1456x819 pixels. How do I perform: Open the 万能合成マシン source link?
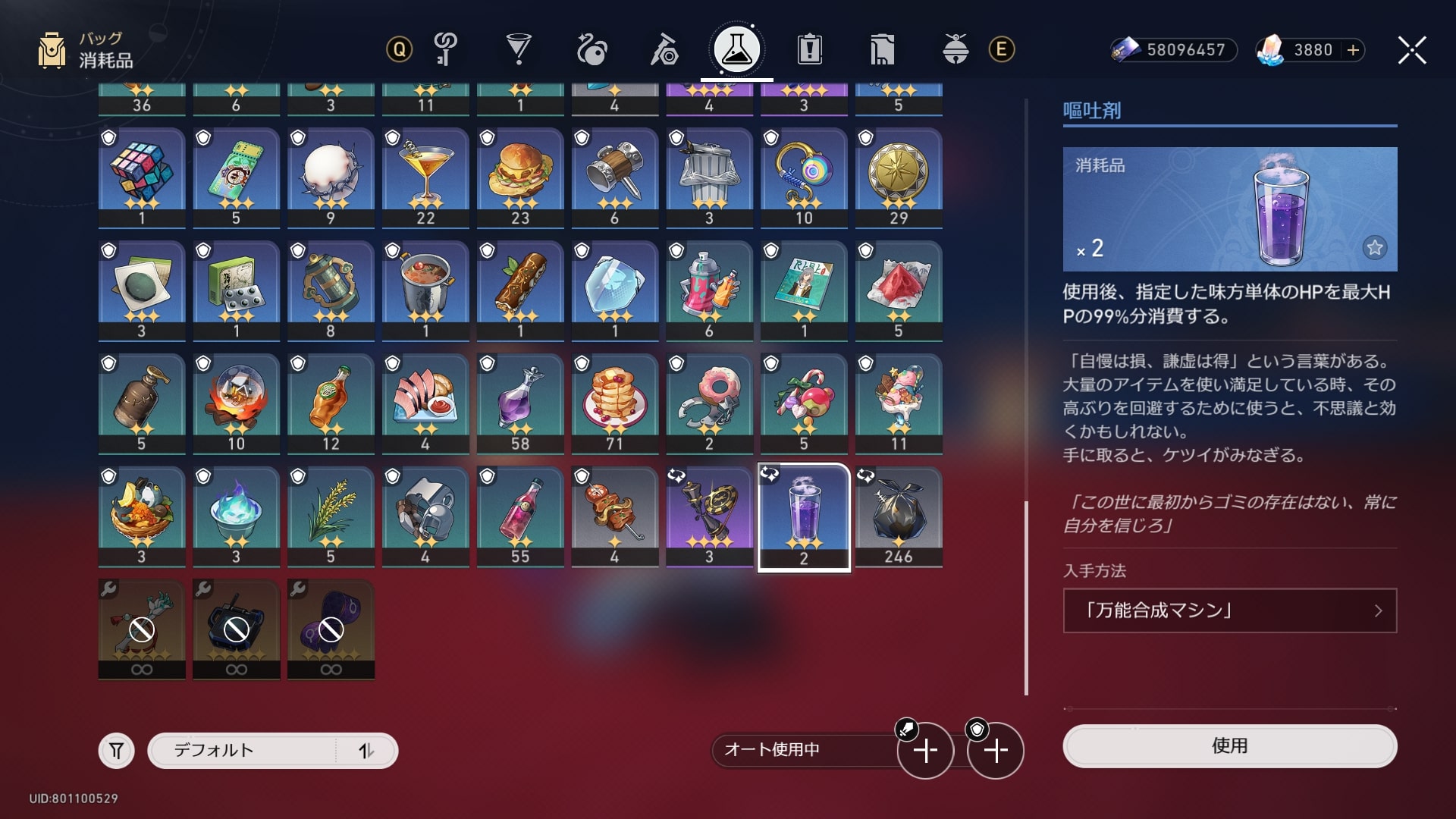pyautogui.click(x=1229, y=610)
